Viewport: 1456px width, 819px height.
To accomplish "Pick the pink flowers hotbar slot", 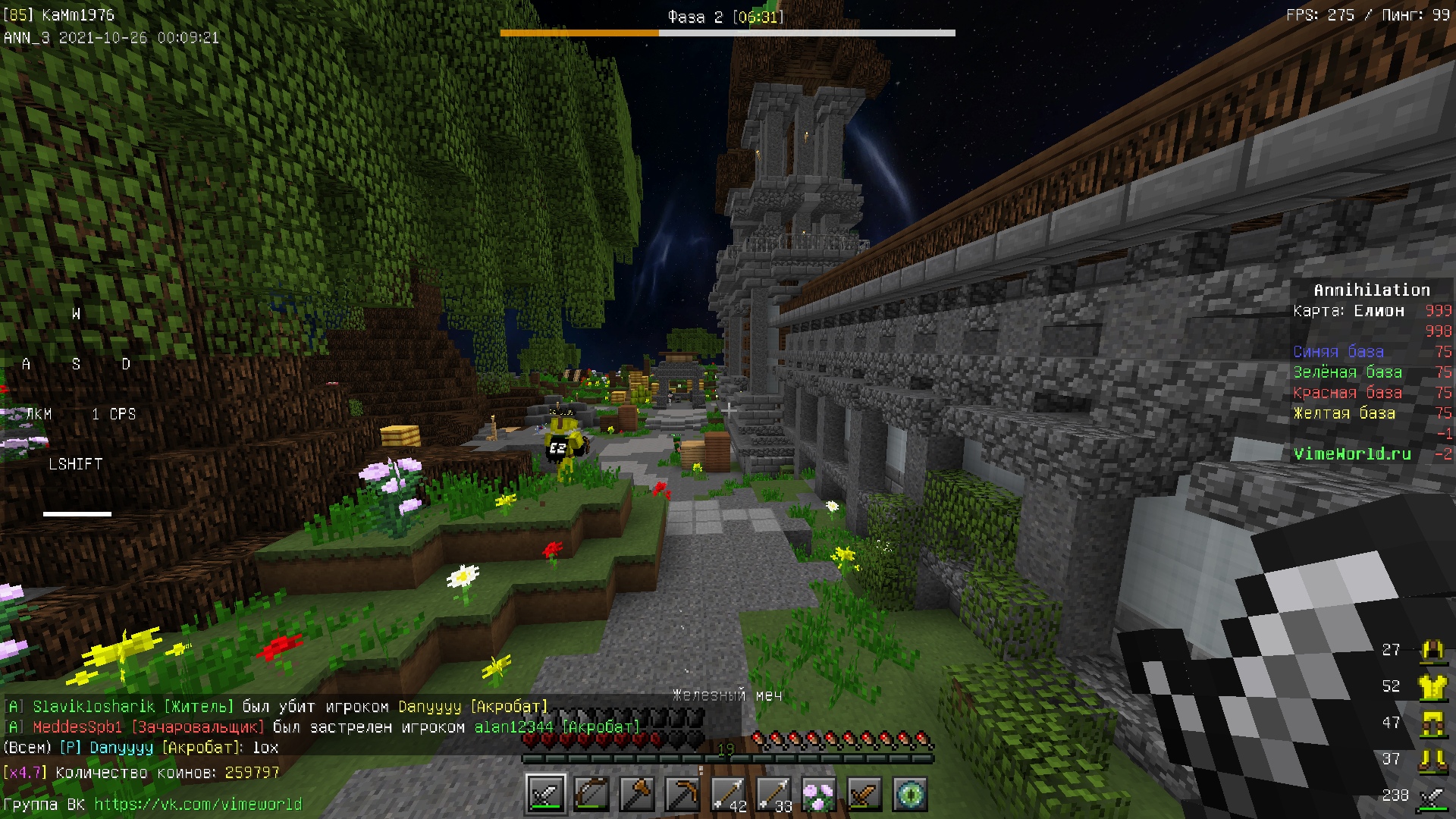I will [819, 794].
